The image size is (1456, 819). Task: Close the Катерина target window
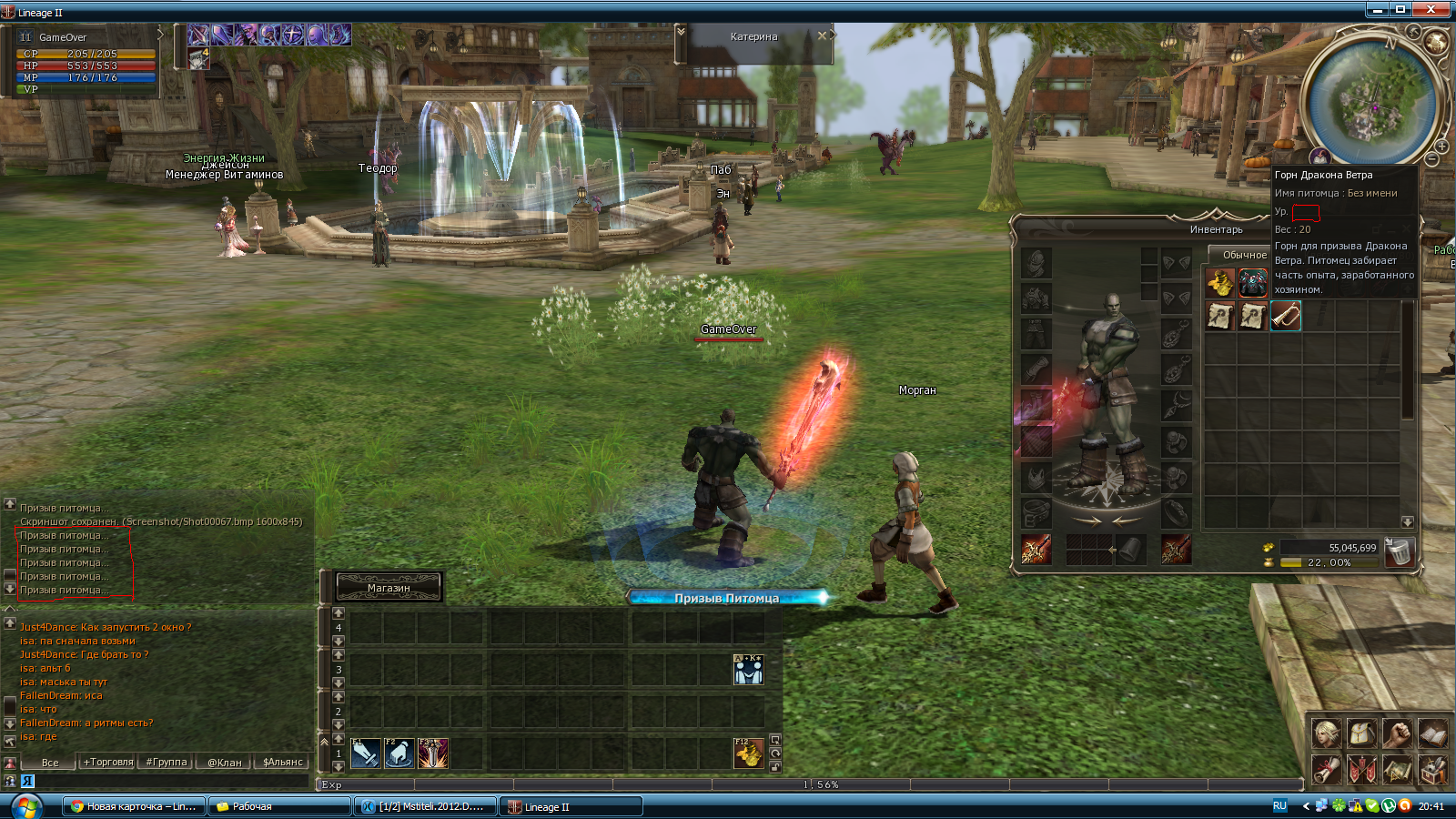click(822, 36)
